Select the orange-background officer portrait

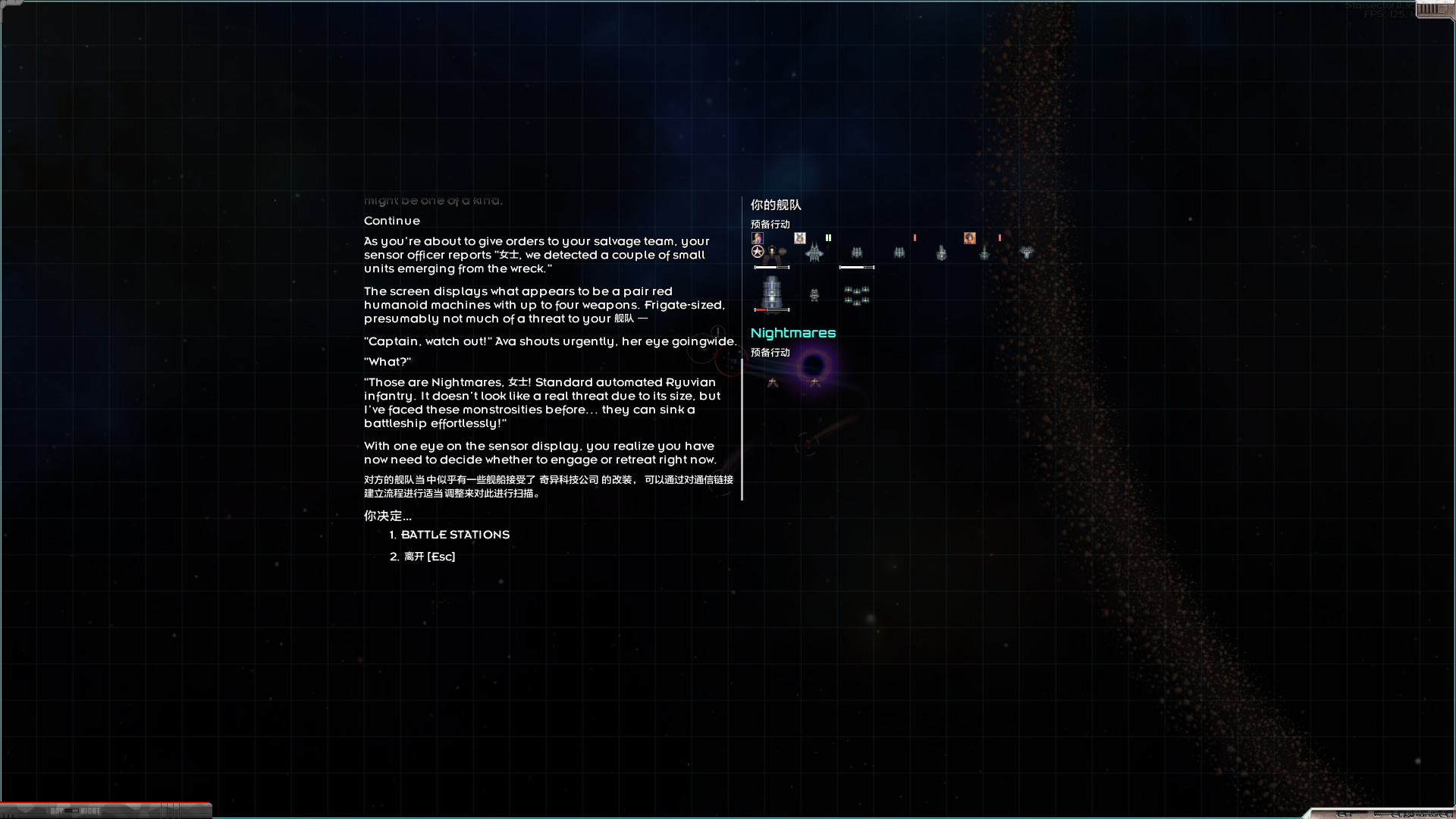pyautogui.click(x=970, y=237)
